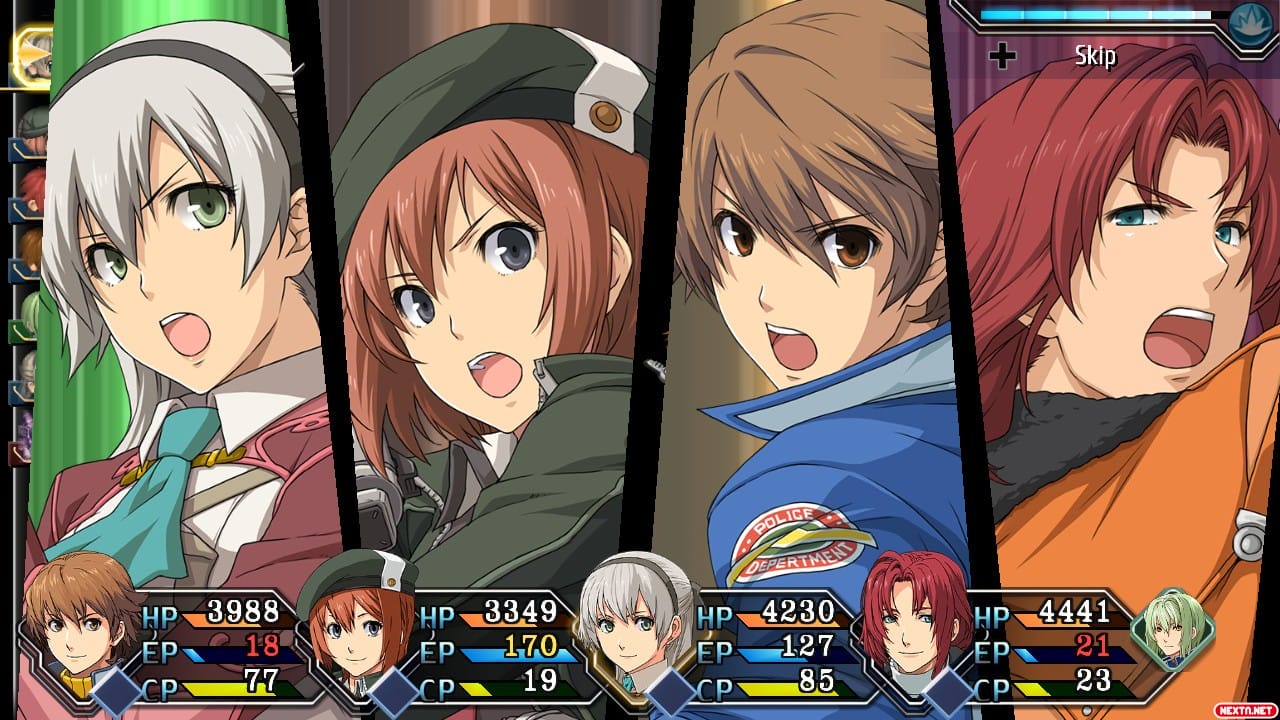Select the highlighted current-turn icon in turn order
The image size is (1280, 720).
32,58
